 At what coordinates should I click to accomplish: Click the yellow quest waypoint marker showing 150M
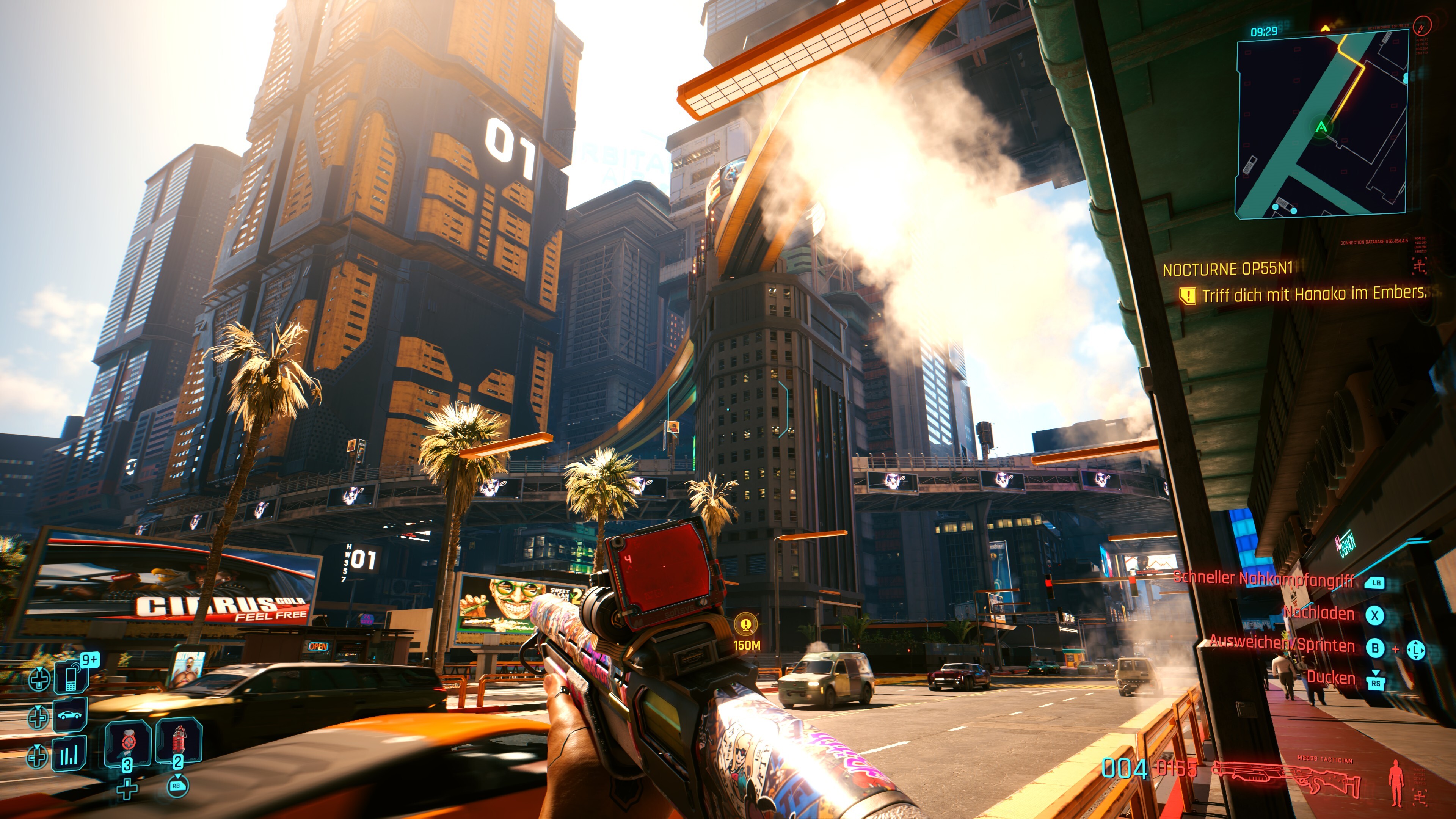[x=746, y=624]
